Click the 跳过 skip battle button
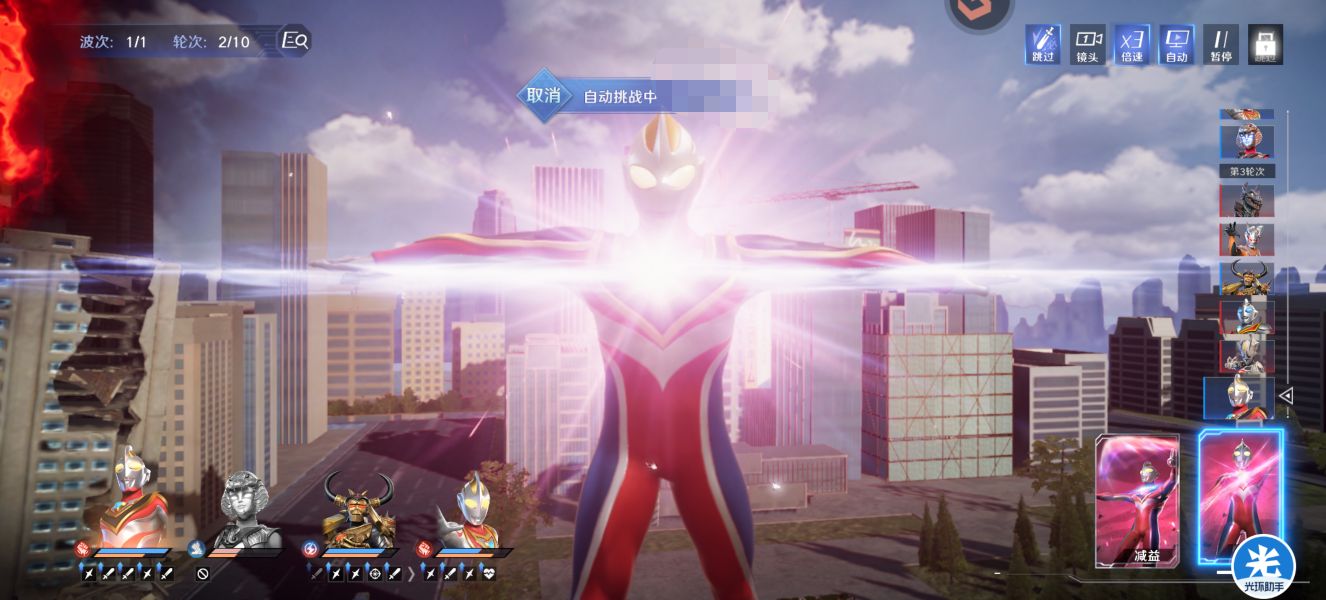The height and width of the screenshot is (600, 1326). (1043, 44)
